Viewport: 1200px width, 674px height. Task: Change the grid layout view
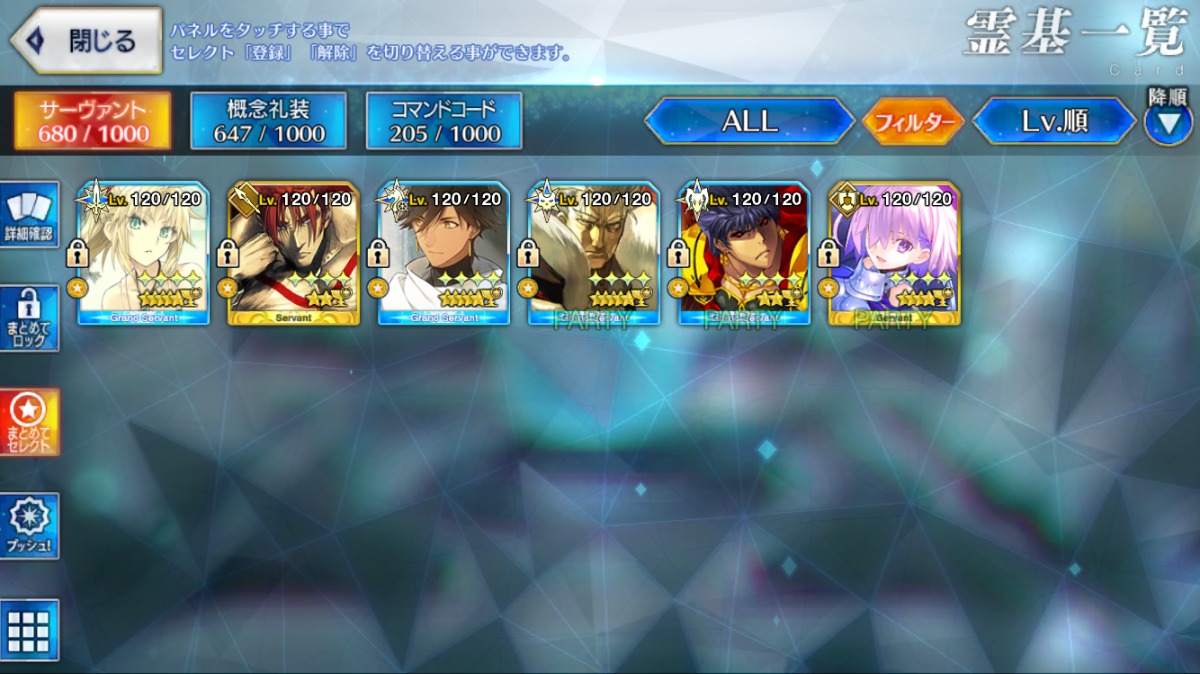pyautogui.click(x=29, y=630)
